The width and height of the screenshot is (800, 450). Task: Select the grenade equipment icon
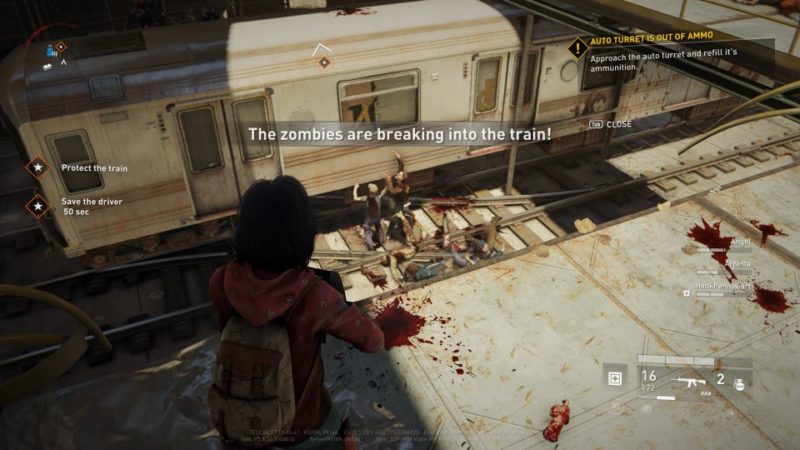coord(739,382)
